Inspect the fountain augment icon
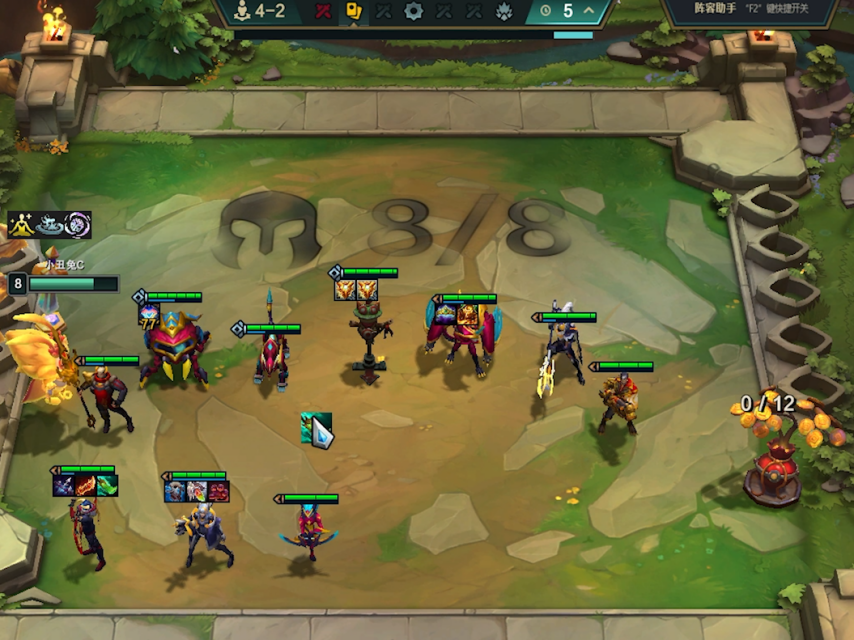This screenshot has height=640, width=854. (49, 225)
